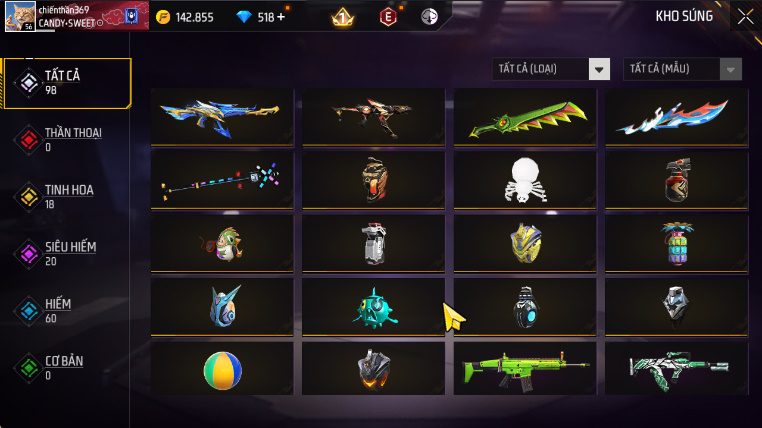Add more diamonds with the plus button
762x428 pixels.
point(280,17)
